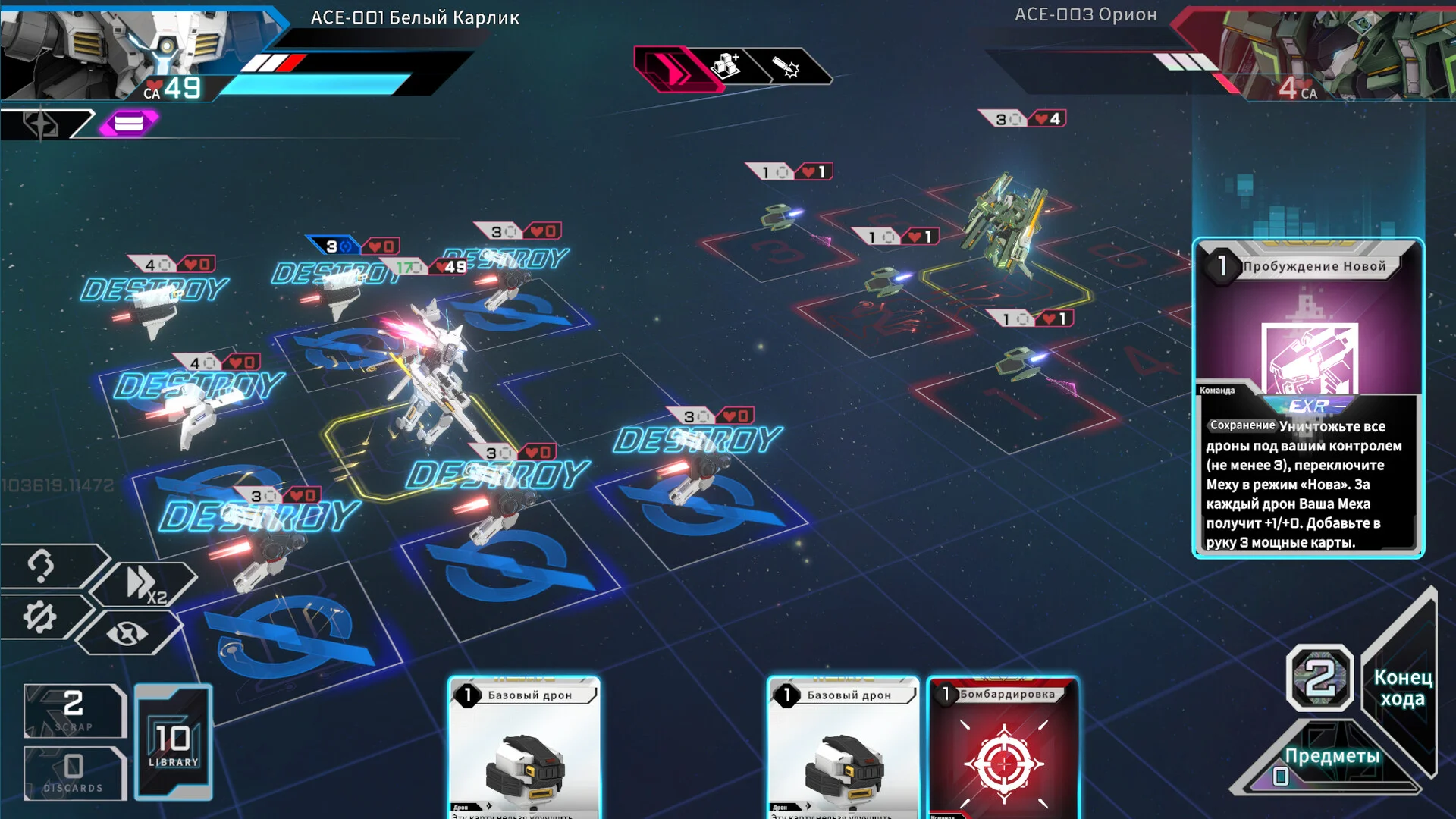
Task: Select the missile strike phase icon
Action: (786, 67)
